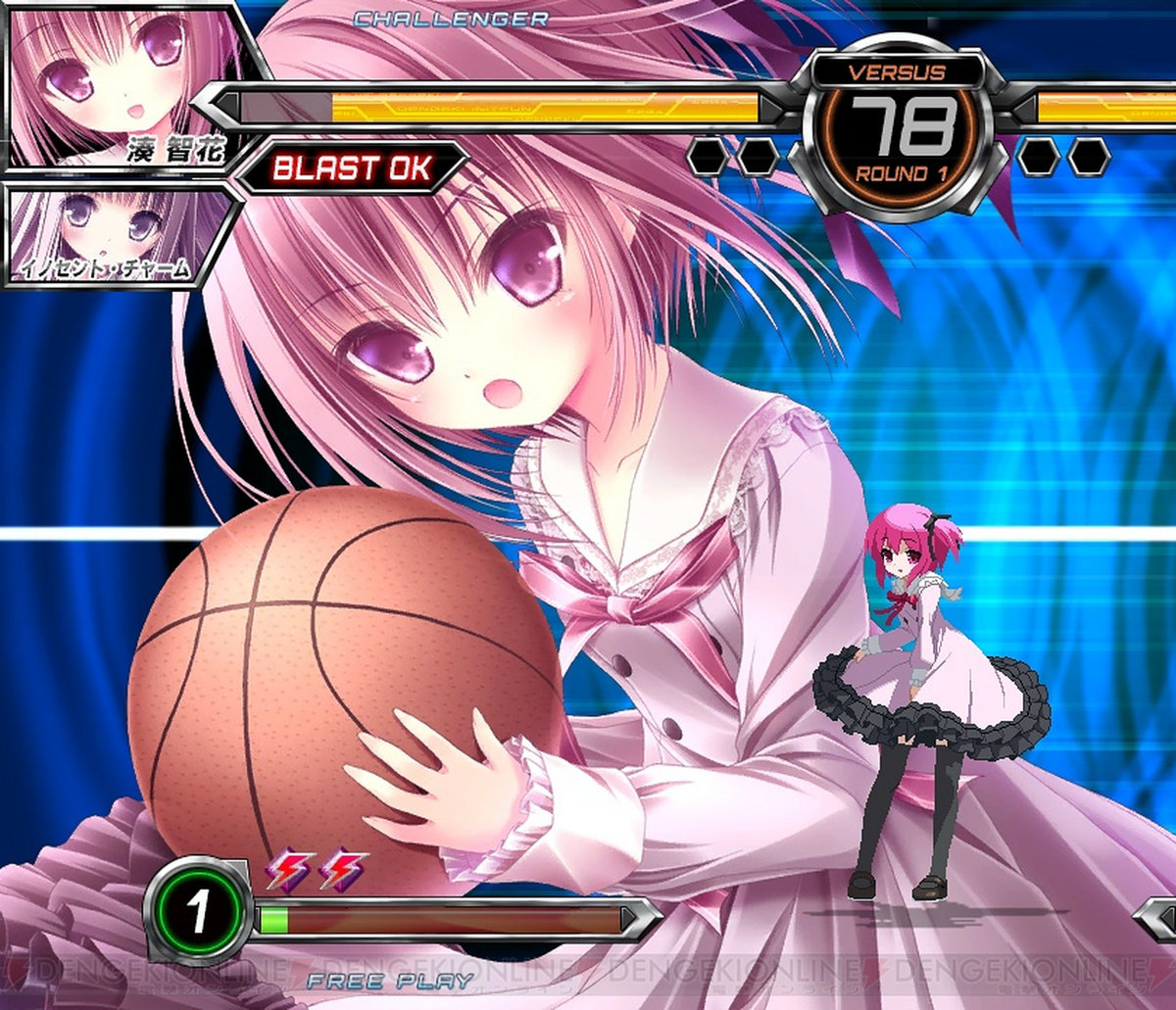Activate the BLAST OK indicator
Screen dimensions: 1176x1010
tap(351, 168)
